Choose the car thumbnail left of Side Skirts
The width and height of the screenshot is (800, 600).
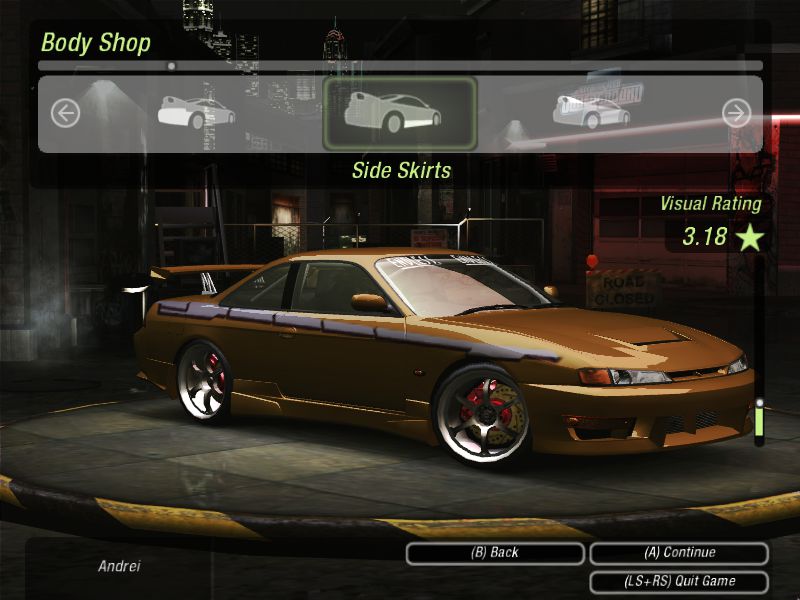[x=197, y=112]
